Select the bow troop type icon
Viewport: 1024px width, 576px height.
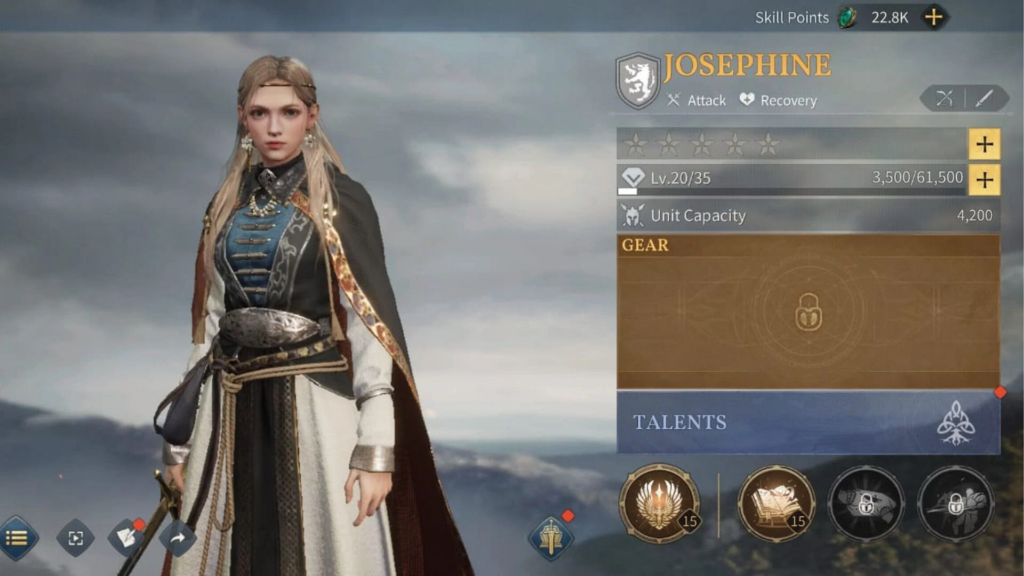click(943, 98)
